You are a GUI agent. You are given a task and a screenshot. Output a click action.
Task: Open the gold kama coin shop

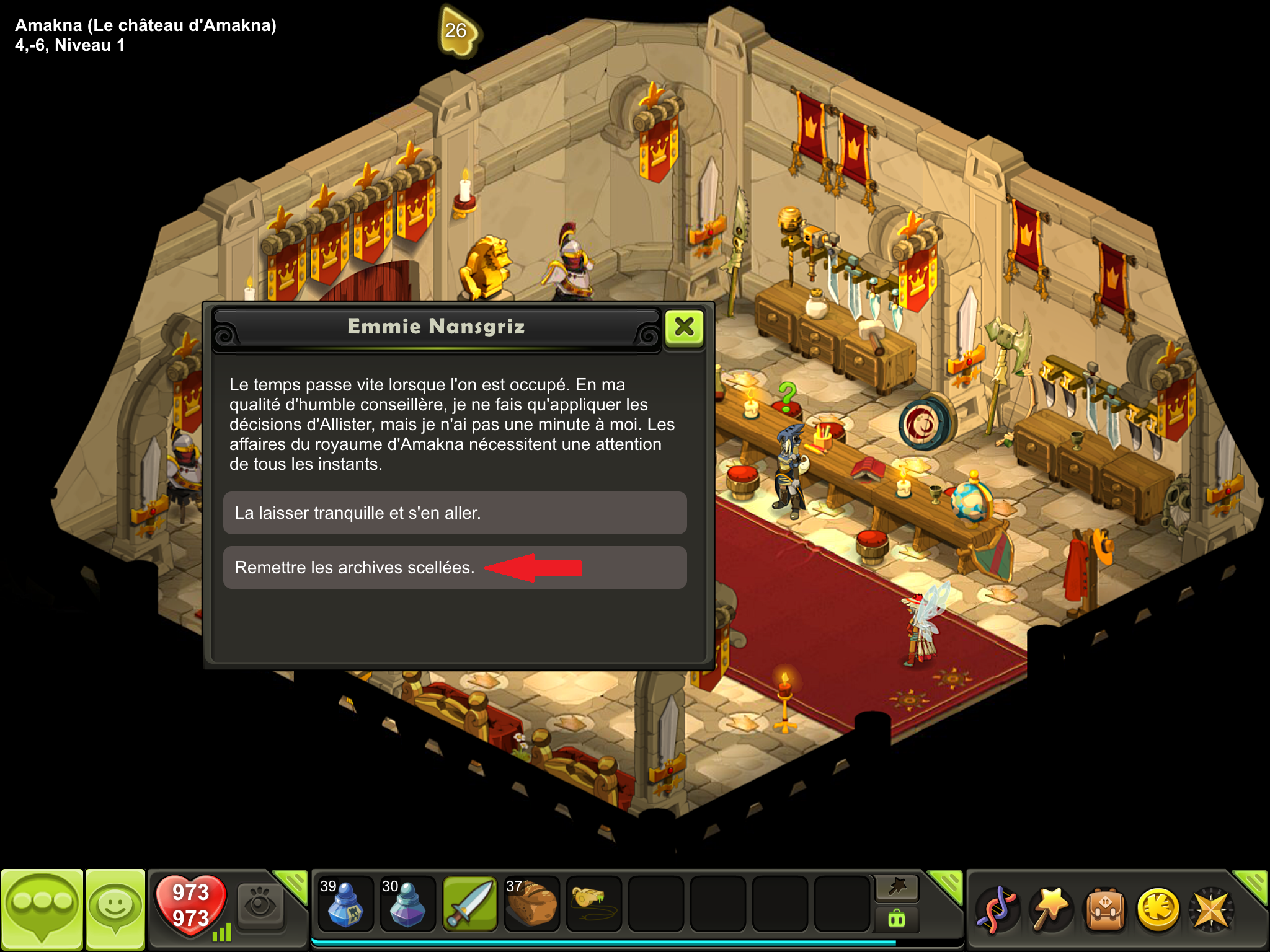click(1158, 910)
